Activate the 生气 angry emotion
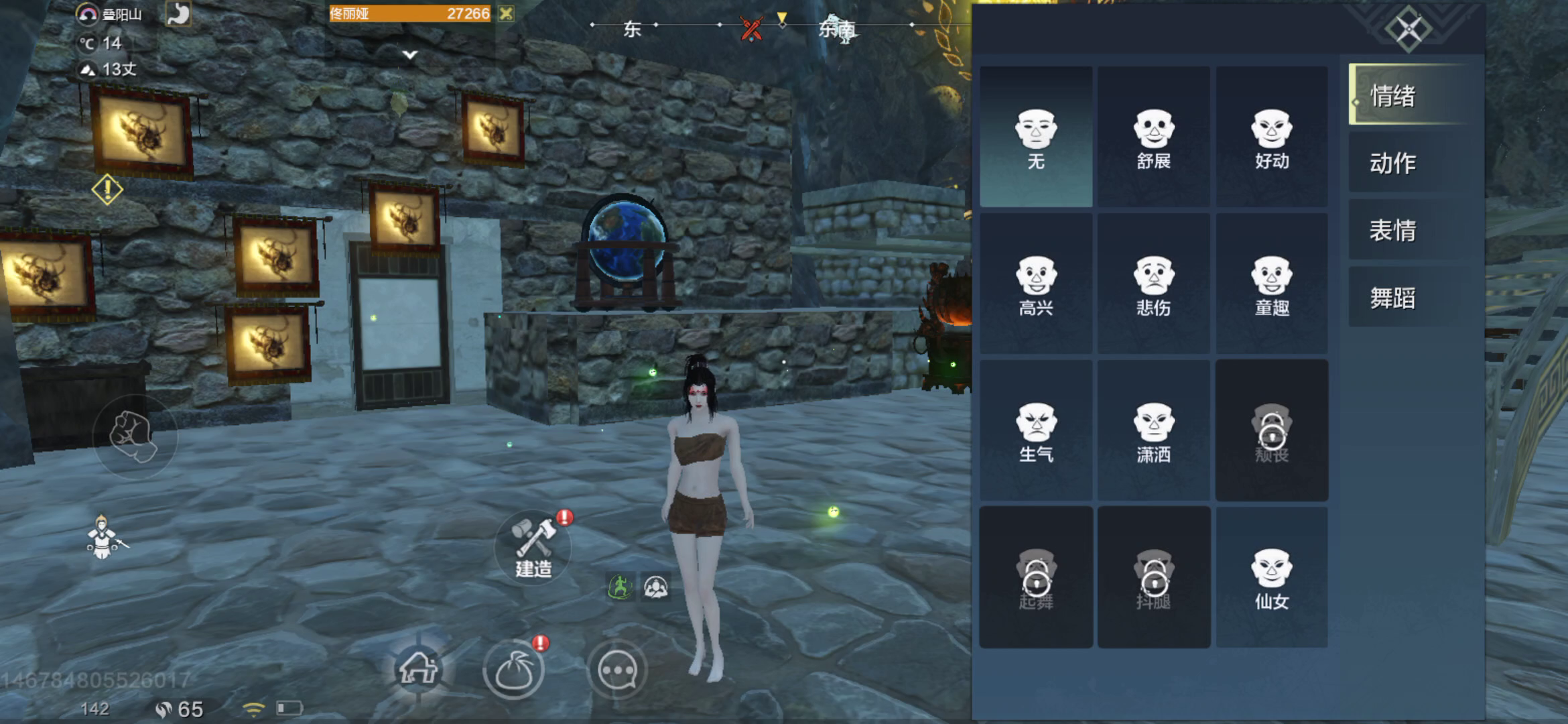The width and height of the screenshot is (1568, 724). 1036,431
